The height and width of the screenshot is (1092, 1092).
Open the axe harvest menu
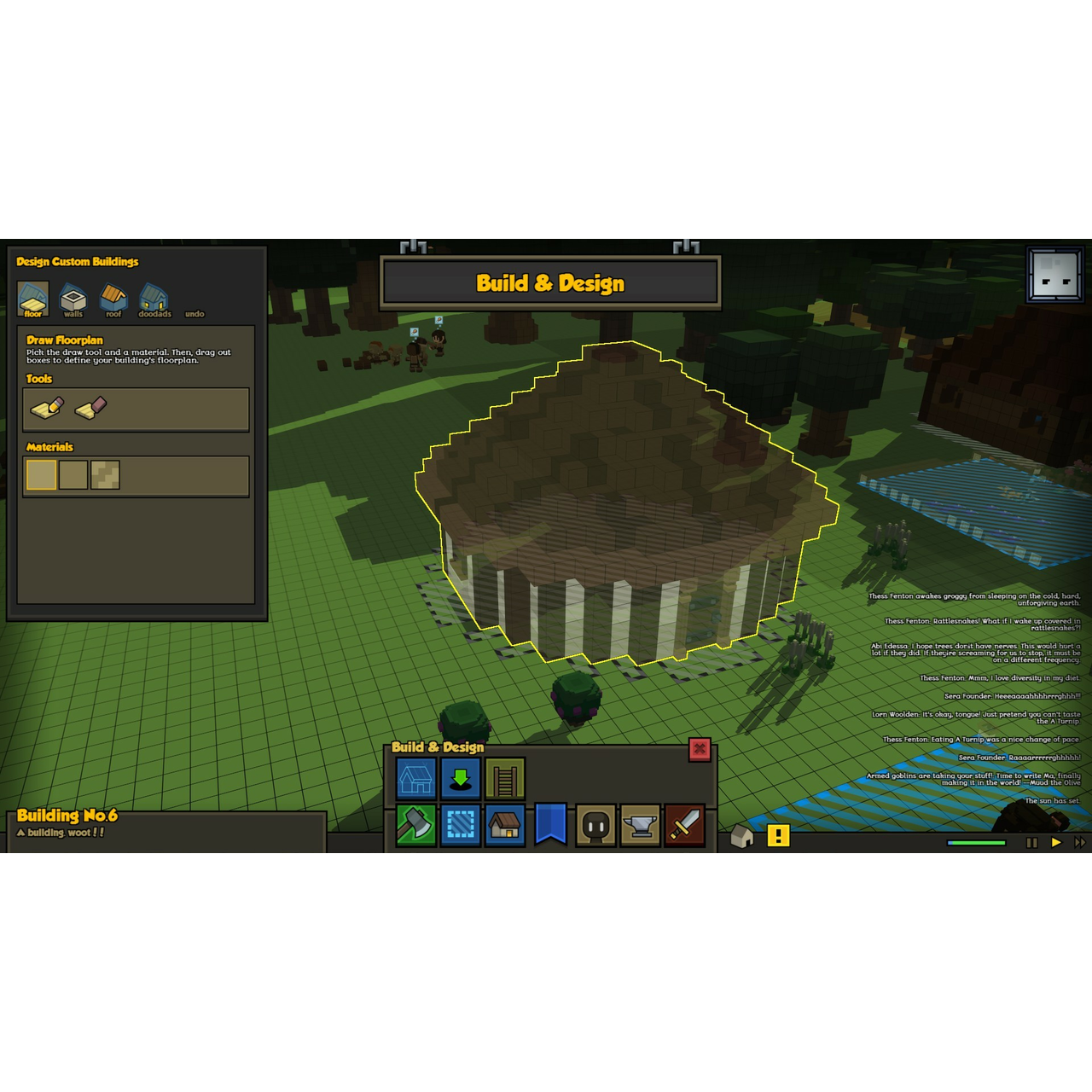[x=416, y=825]
